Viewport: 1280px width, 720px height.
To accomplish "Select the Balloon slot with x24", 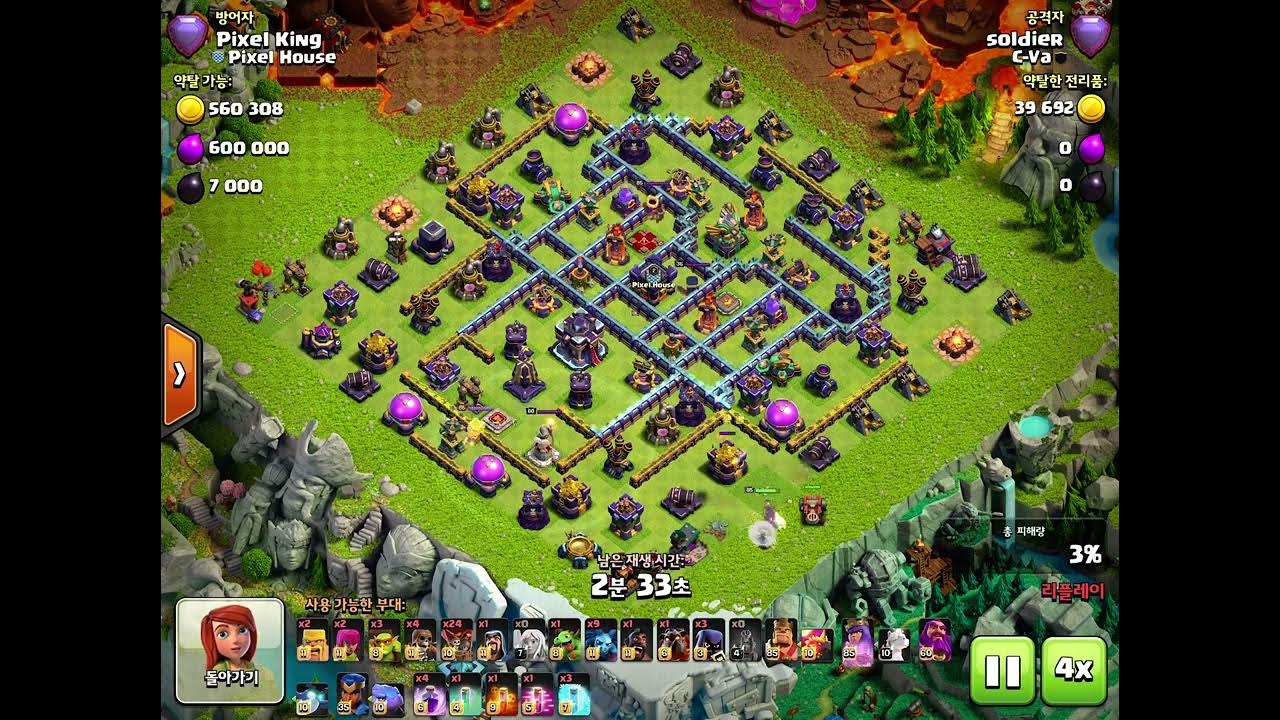I will pos(456,641).
